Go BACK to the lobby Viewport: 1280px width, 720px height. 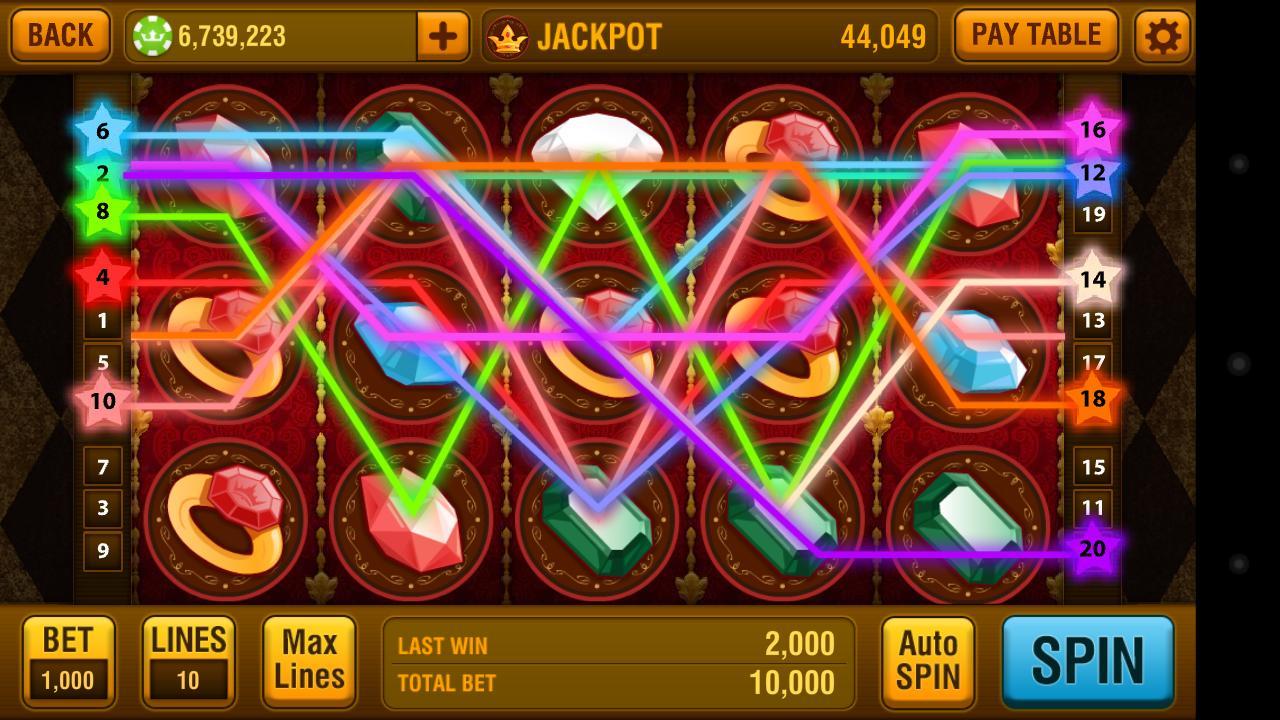[x=59, y=35]
